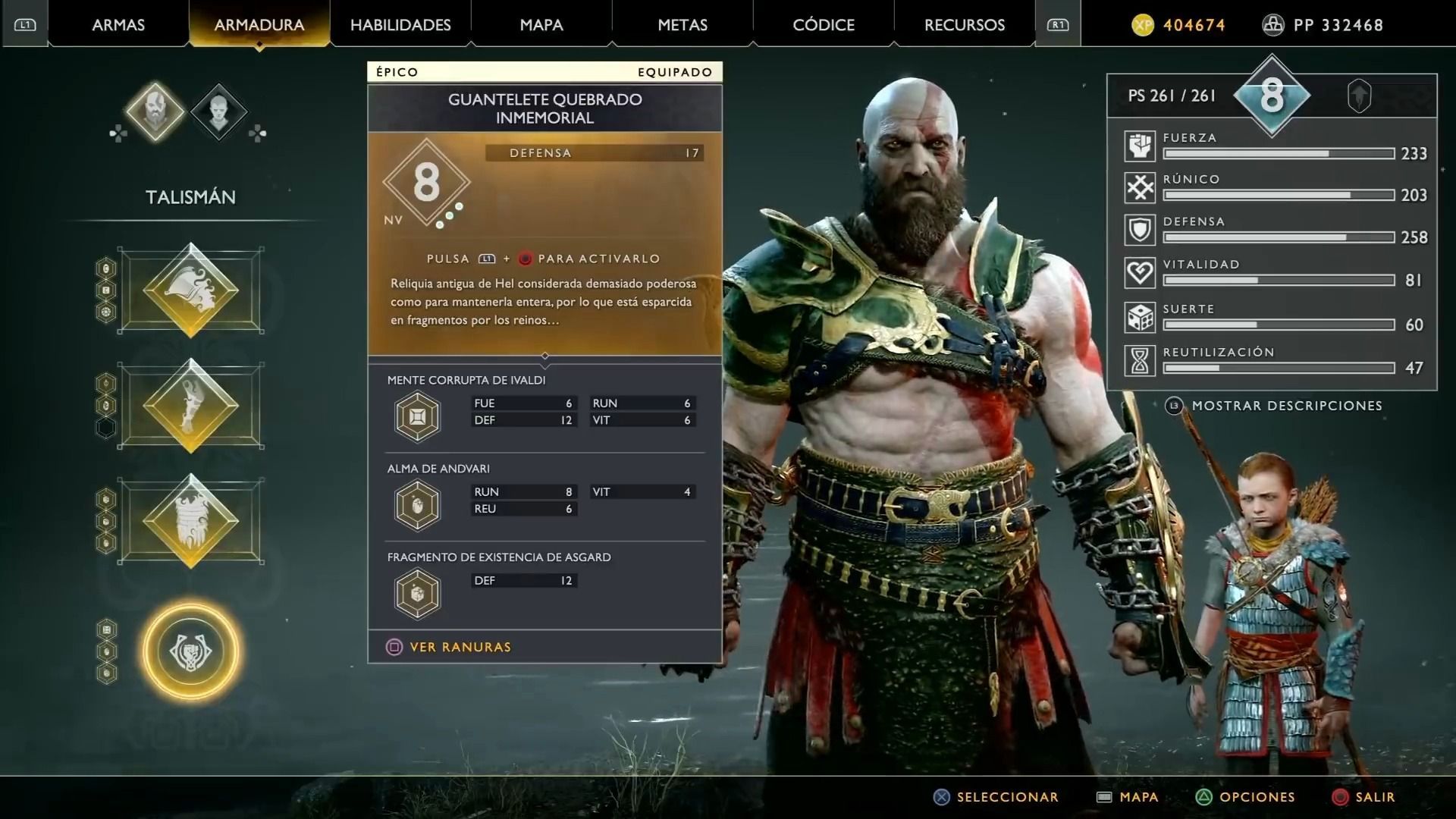The height and width of the screenshot is (819, 1456).
Task: Switch to Atreus character portrait
Action: (x=218, y=112)
